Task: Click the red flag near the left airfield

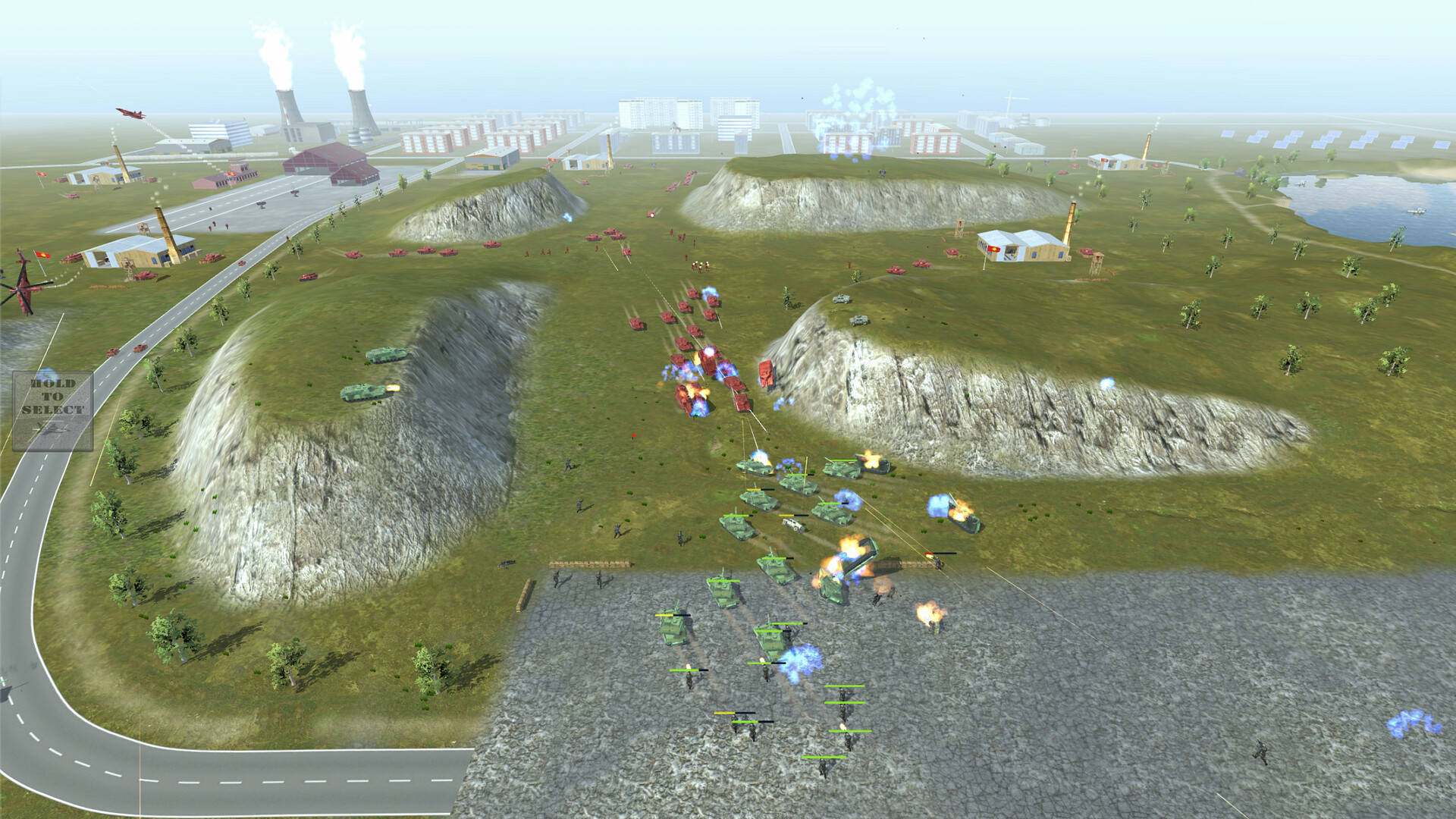Action: pos(42,256)
